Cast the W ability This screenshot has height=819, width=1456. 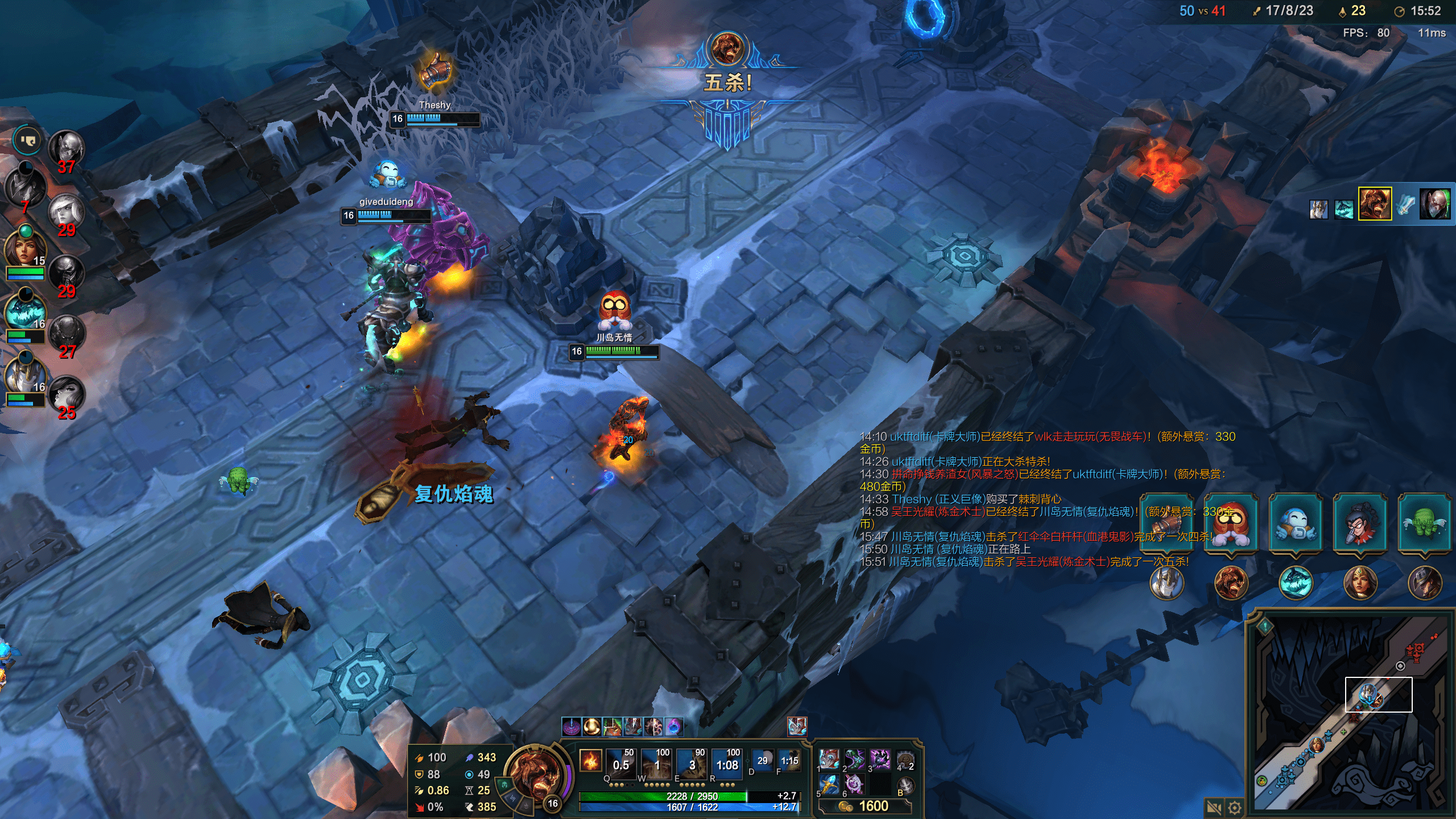tap(657, 765)
